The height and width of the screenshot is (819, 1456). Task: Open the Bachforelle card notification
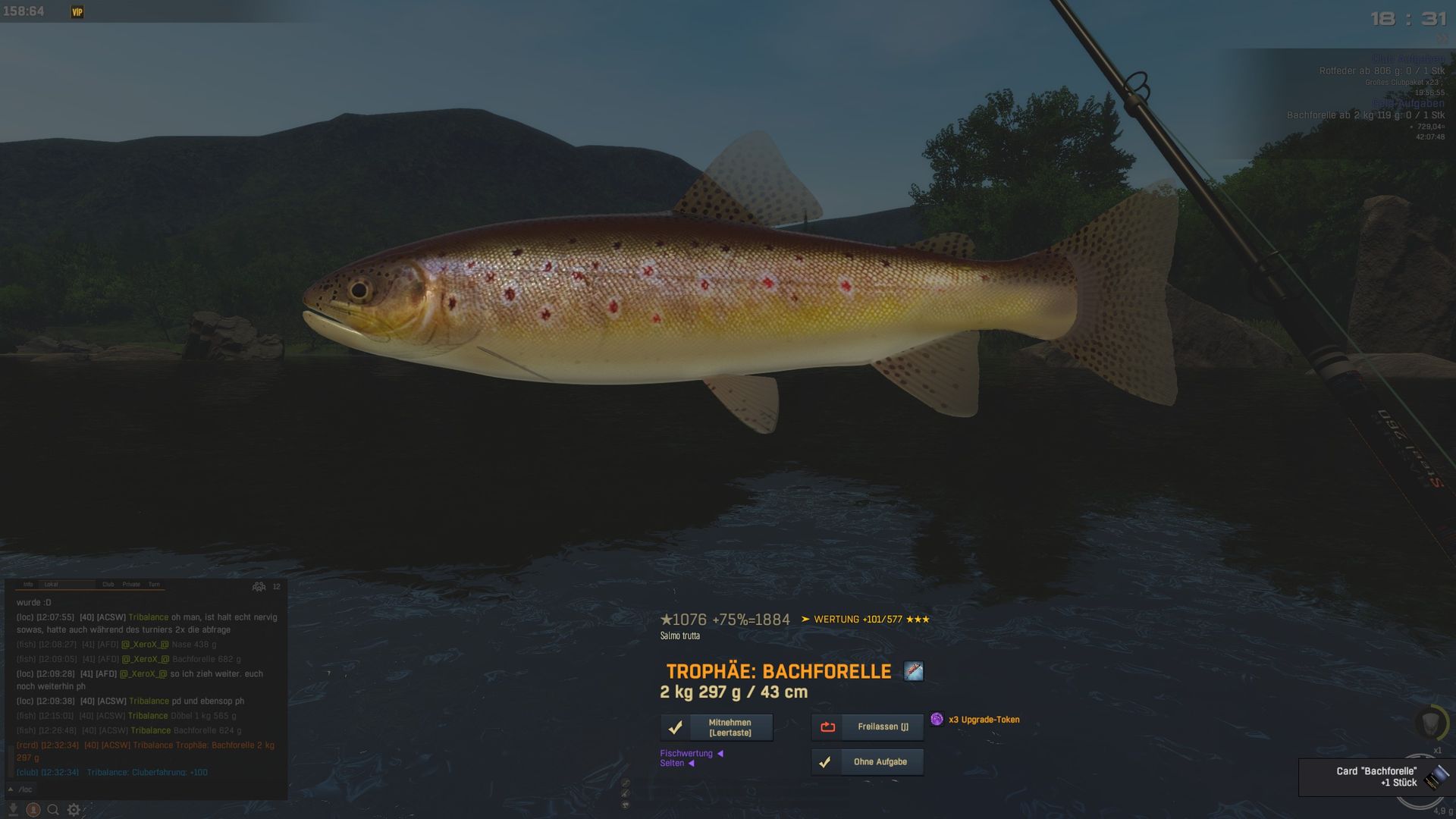1376,777
